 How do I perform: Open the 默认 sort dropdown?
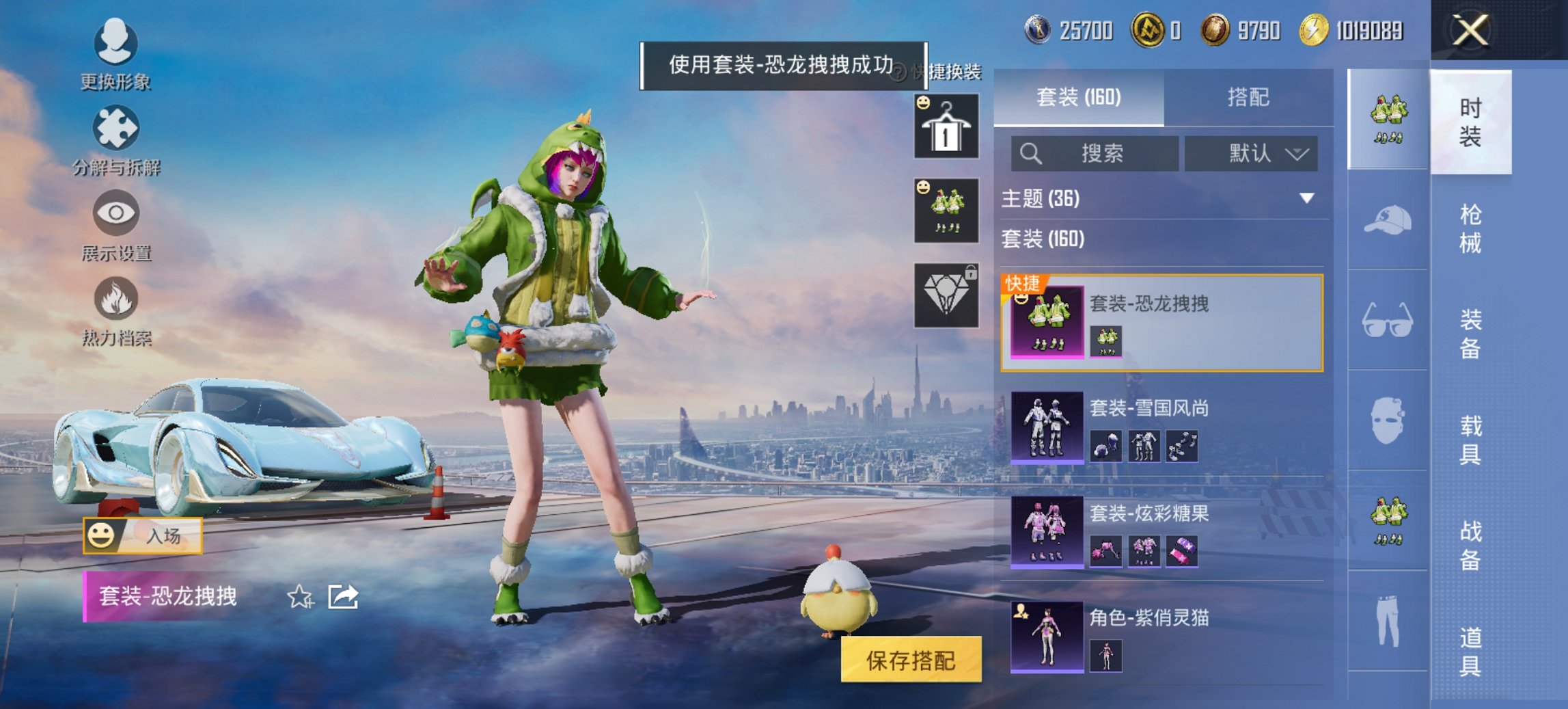point(1250,153)
